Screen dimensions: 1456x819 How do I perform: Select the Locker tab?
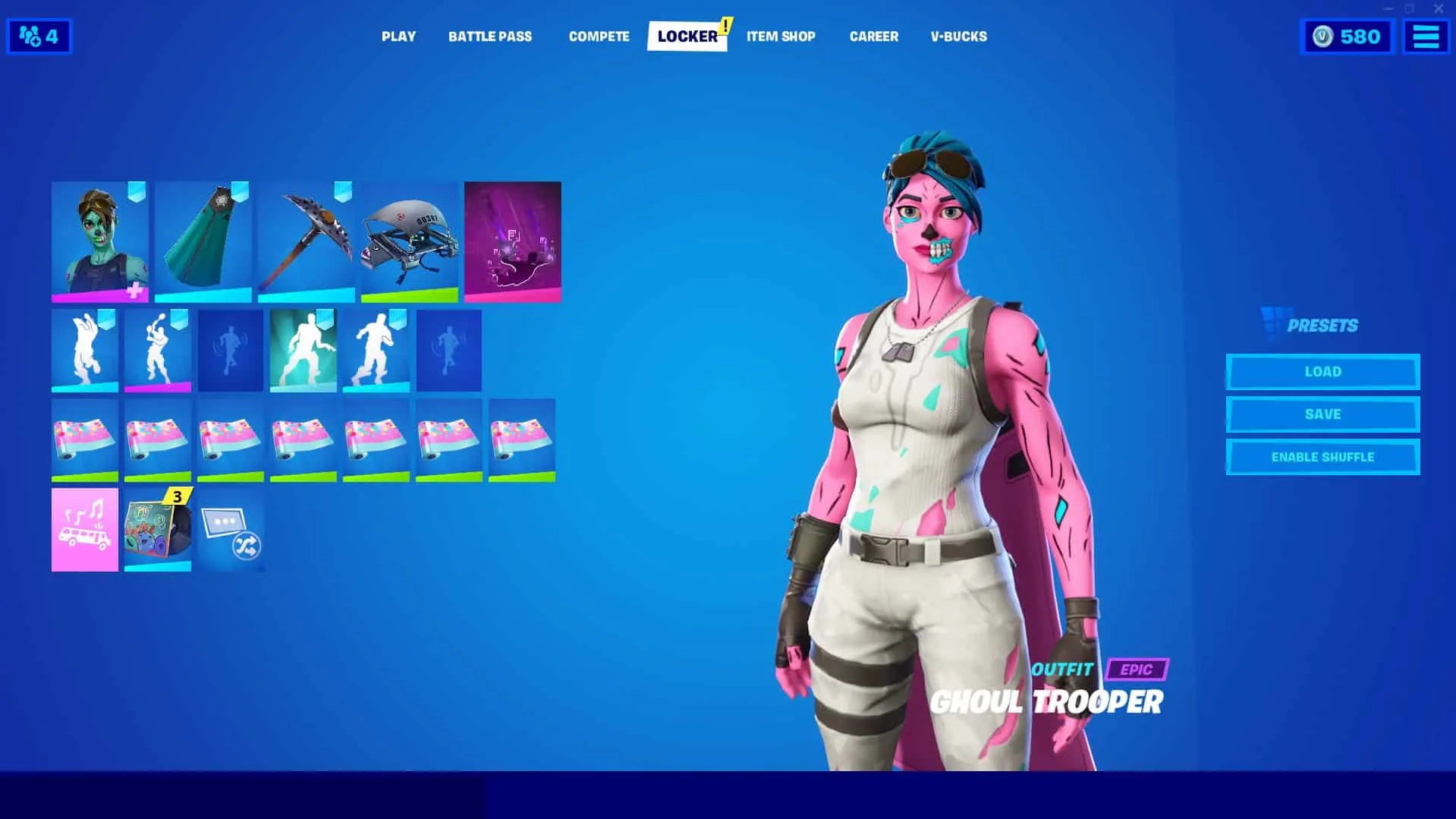point(687,36)
